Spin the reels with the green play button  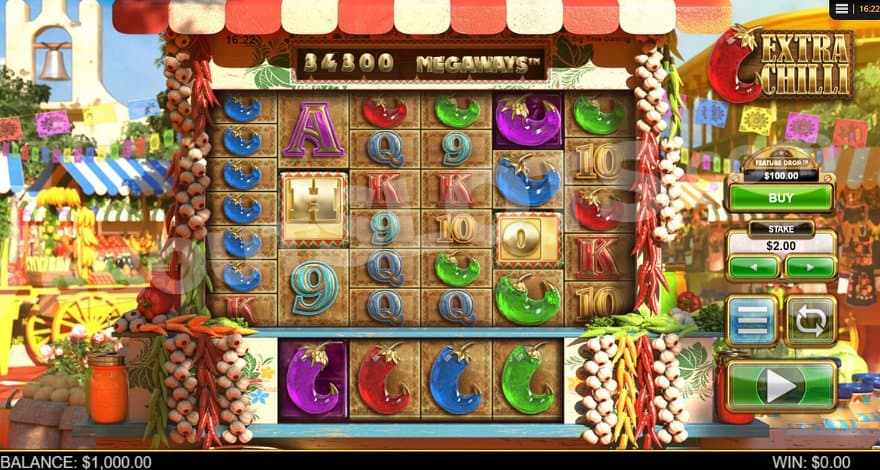780,385
